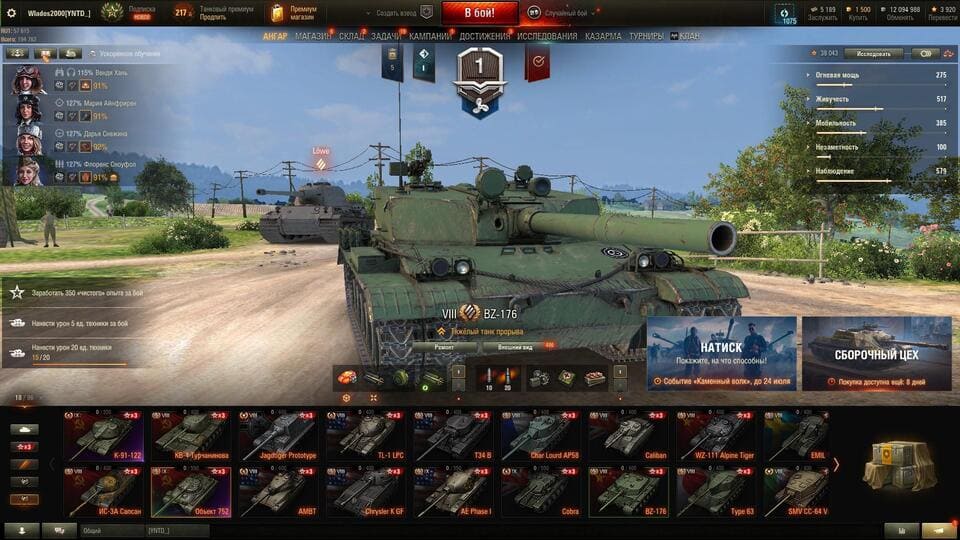Open the СКЛАД tab

click(351, 36)
